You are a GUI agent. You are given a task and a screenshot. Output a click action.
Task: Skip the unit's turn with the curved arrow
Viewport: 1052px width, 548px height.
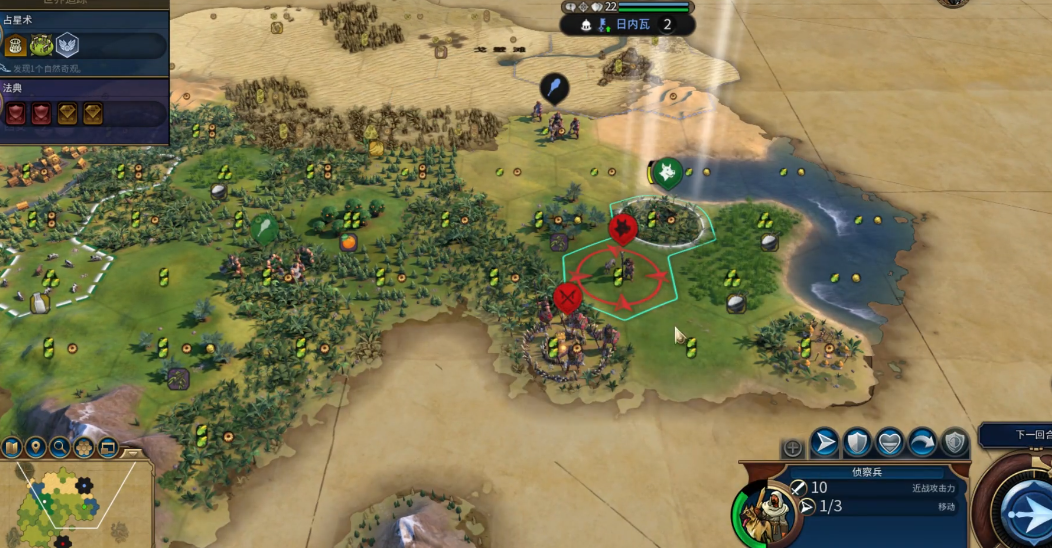pyautogui.click(x=922, y=442)
